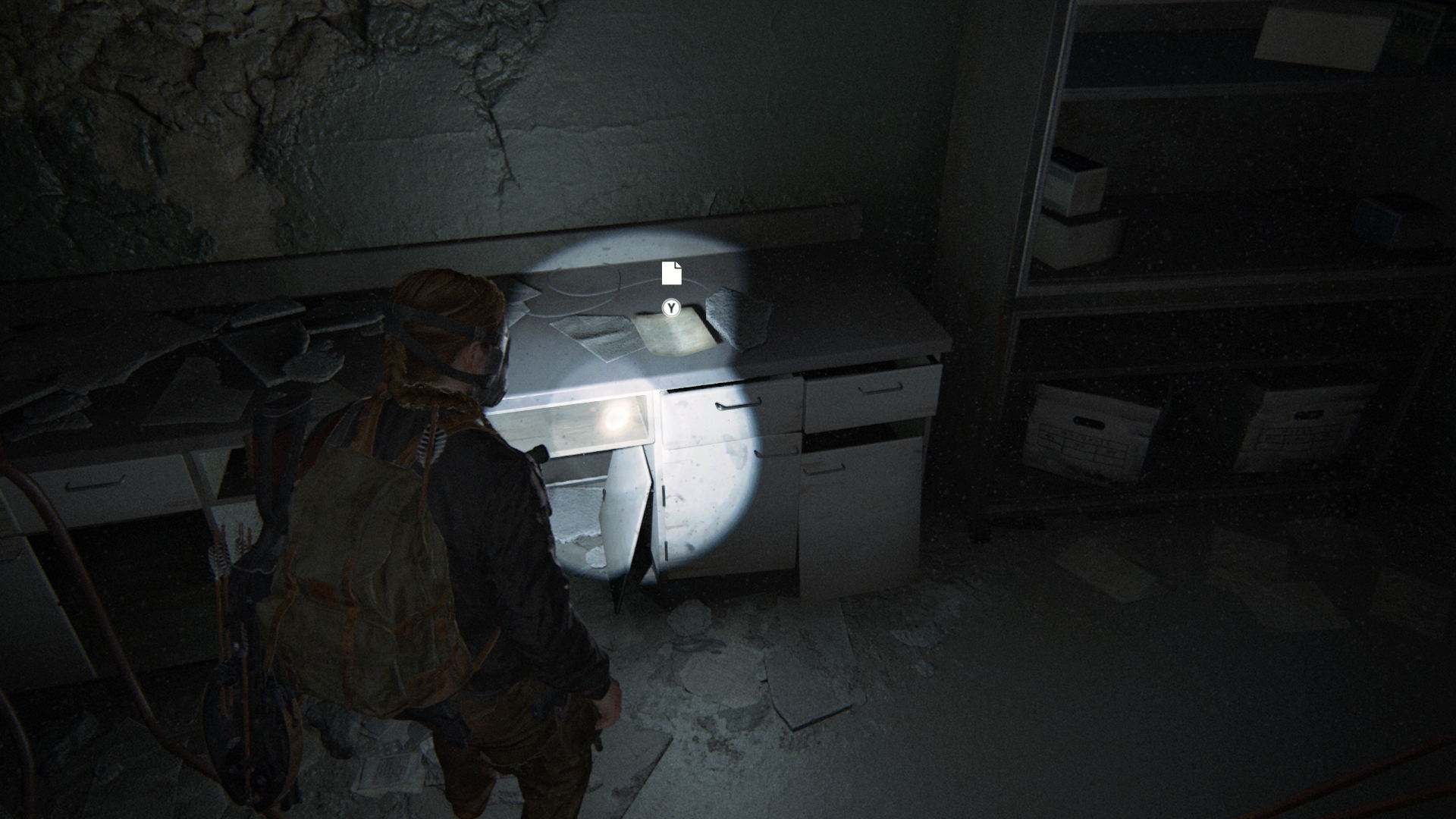Click the white document pickup icon
The height and width of the screenshot is (819, 1456).
[671, 273]
